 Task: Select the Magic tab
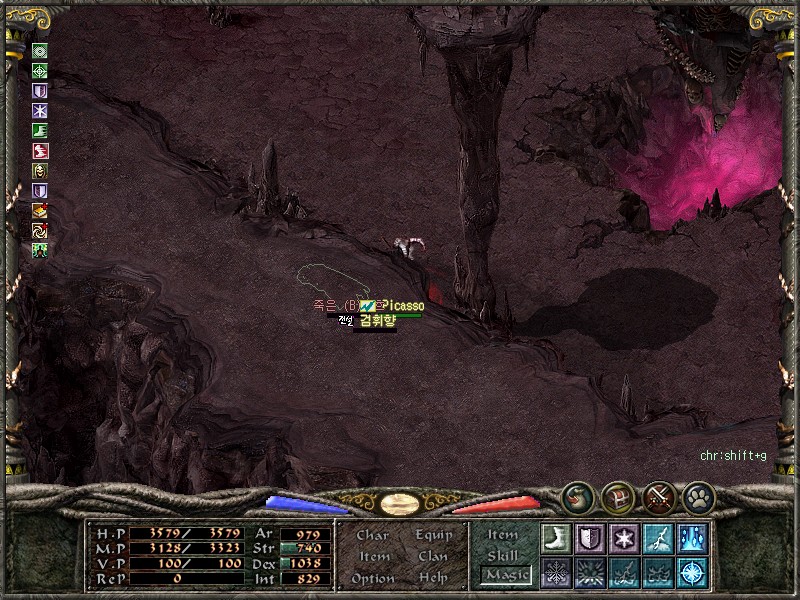point(506,575)
